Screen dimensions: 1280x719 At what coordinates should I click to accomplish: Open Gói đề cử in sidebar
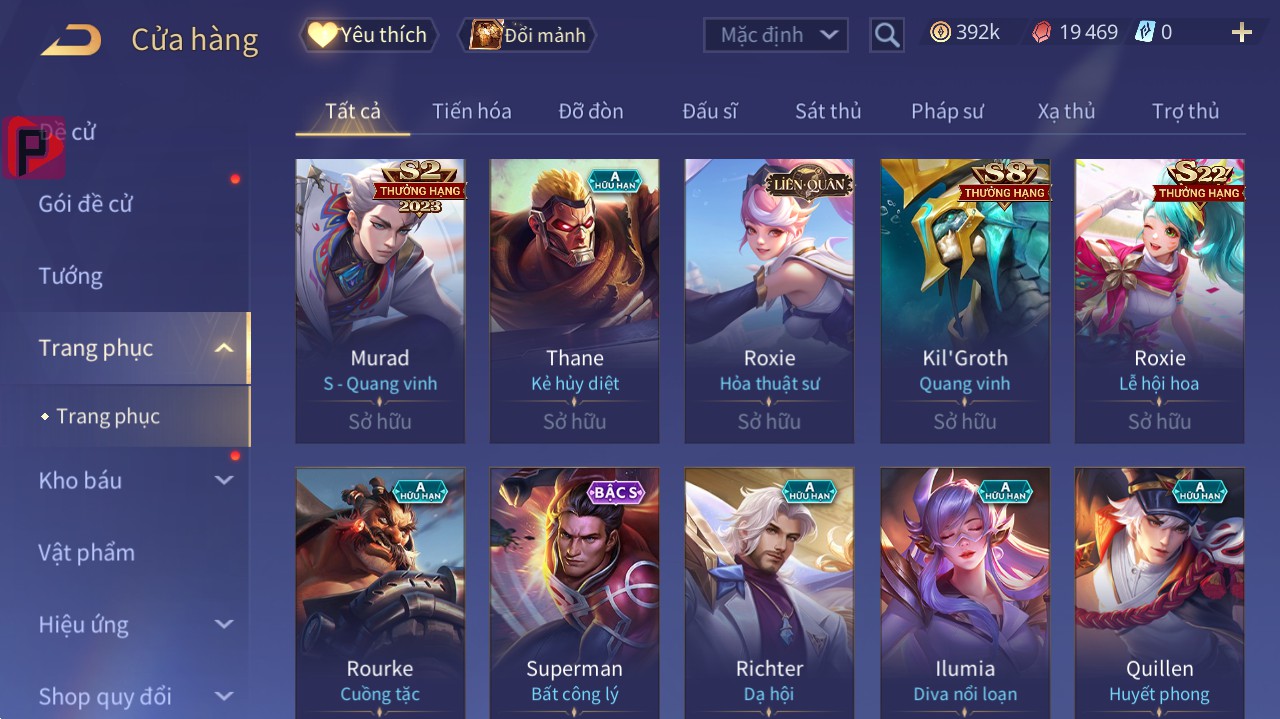click(86, 204)
